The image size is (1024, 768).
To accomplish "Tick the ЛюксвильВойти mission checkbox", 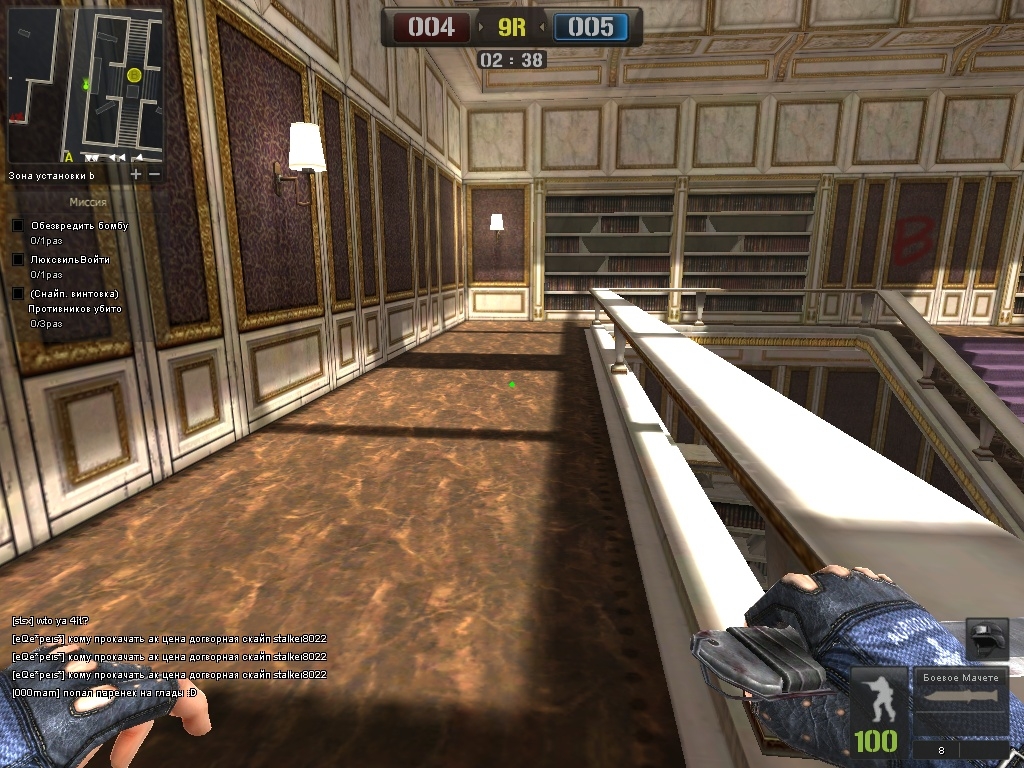I will pyautogui.click(x=17, y=259).
